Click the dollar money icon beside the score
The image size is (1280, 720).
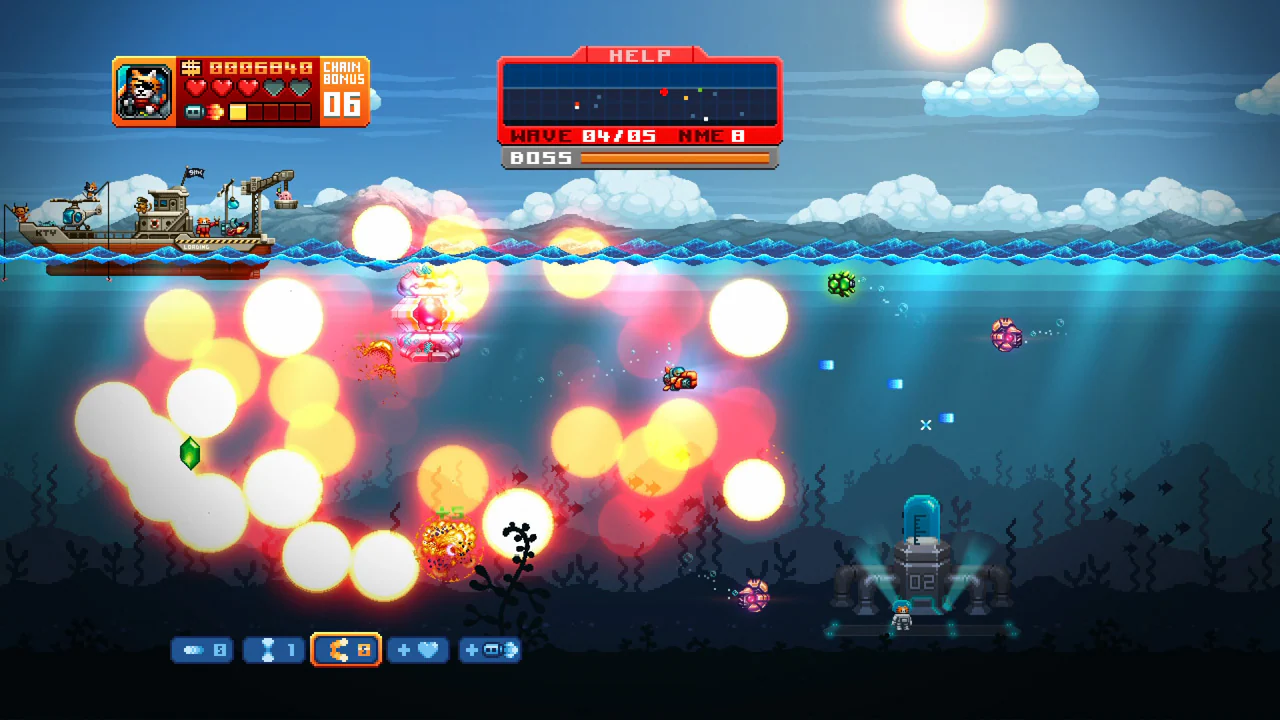[192, 68]
